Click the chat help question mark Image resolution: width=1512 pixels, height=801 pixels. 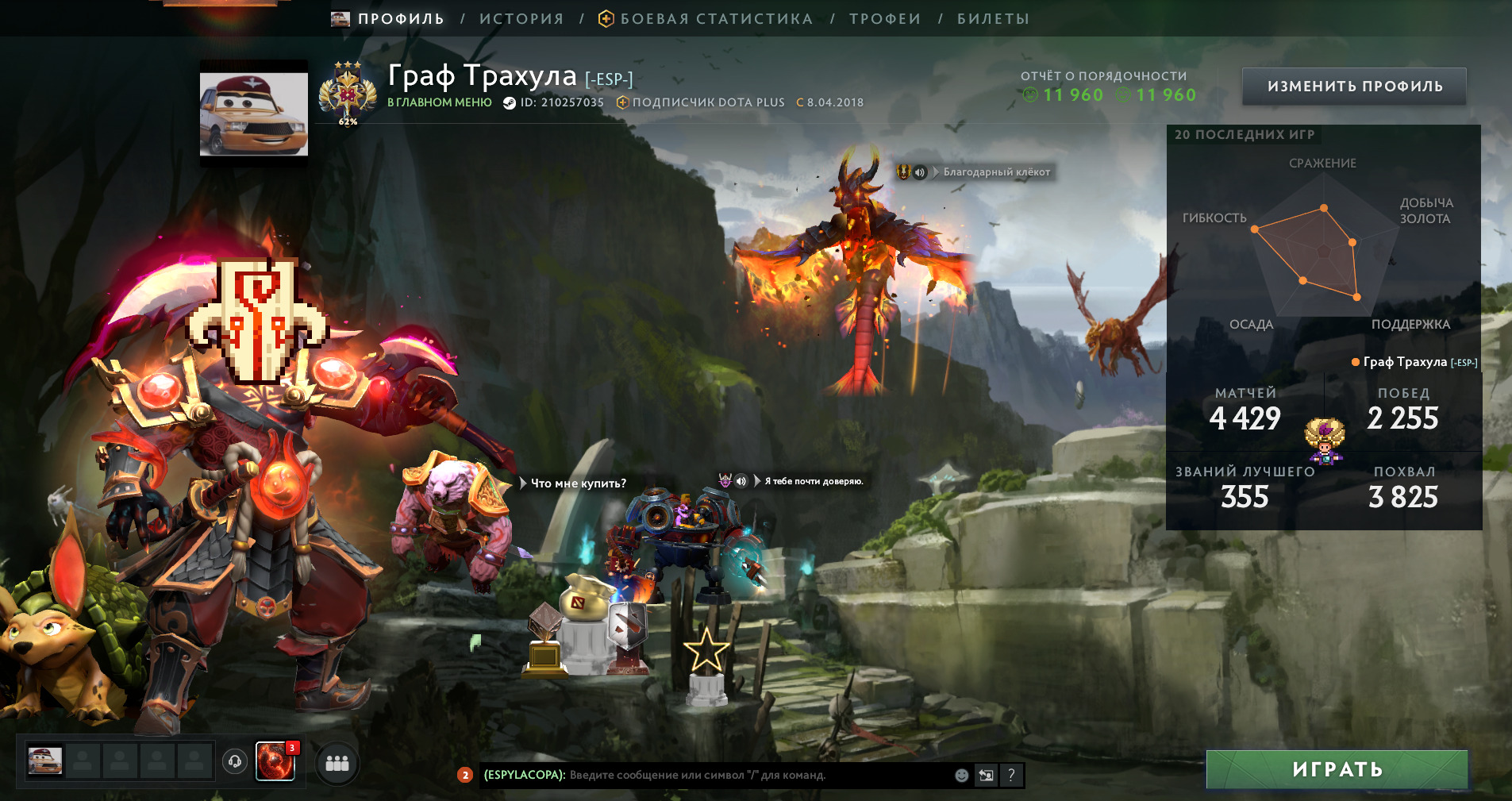coord(1011,776)
